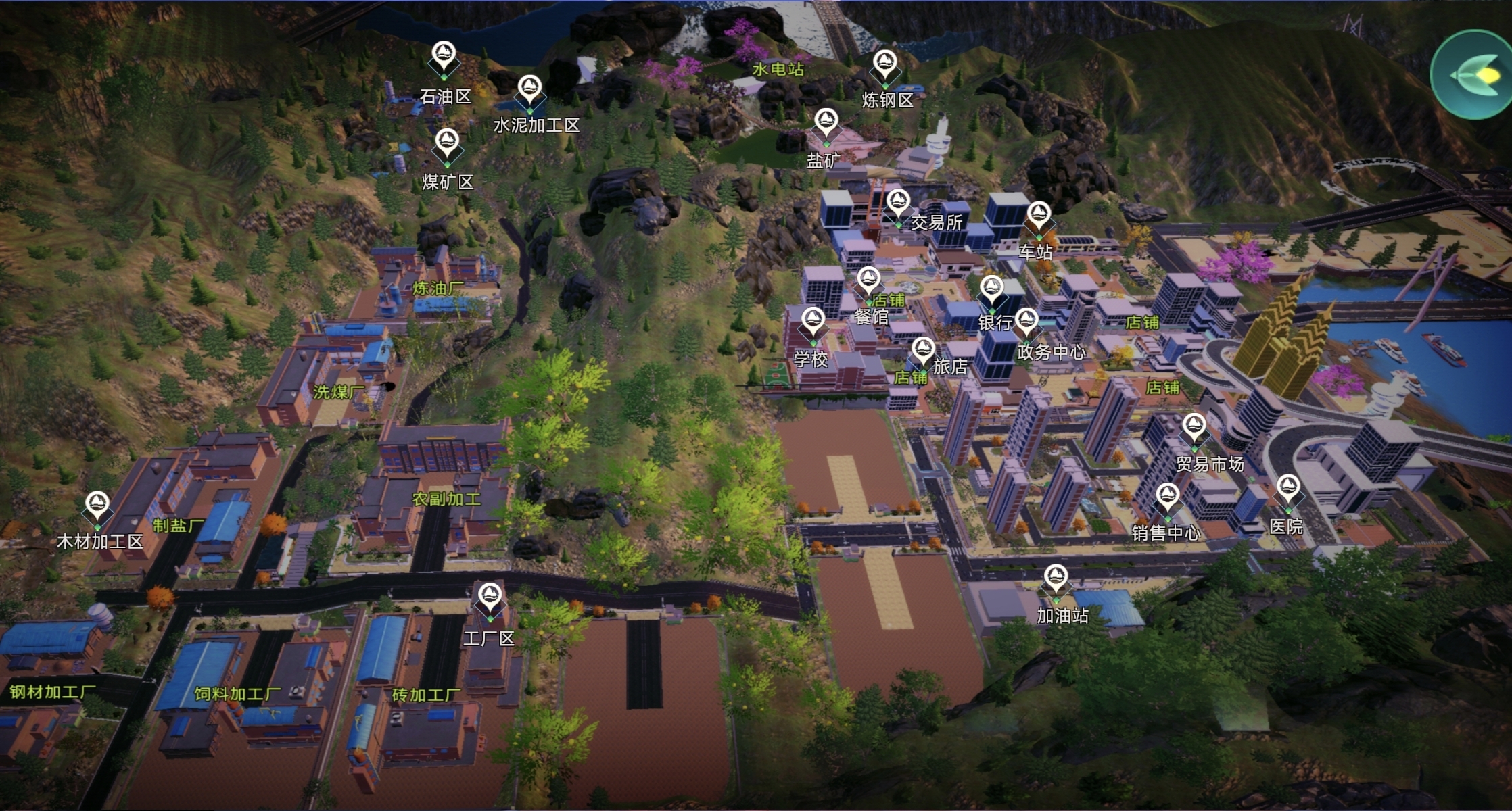Click the 工厂区 map pin
The image size is (1512, 811).
[489, 597]
